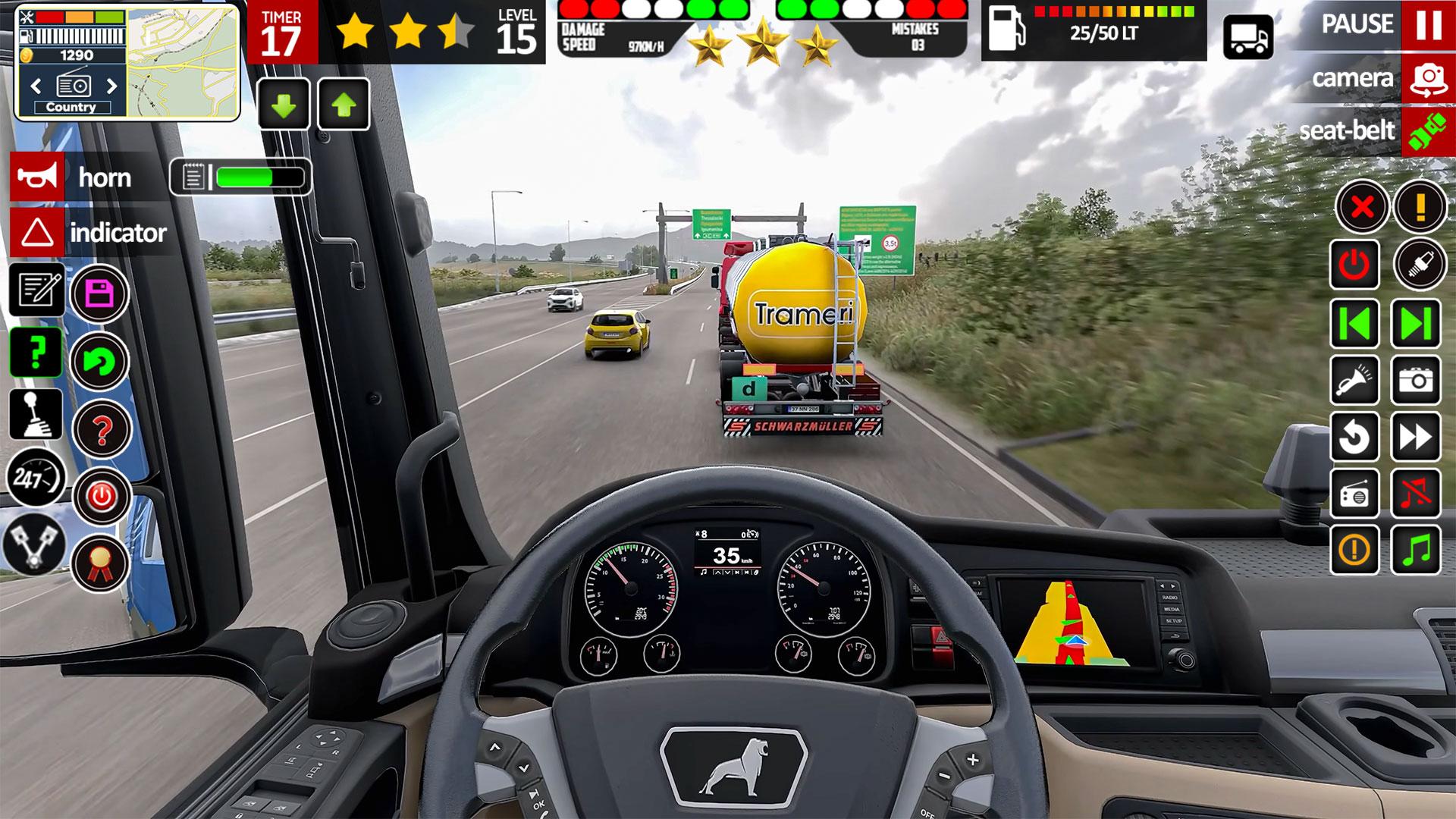Tap the green up arrow button
The image size is (1456, 819).
[x=344, y=105]
